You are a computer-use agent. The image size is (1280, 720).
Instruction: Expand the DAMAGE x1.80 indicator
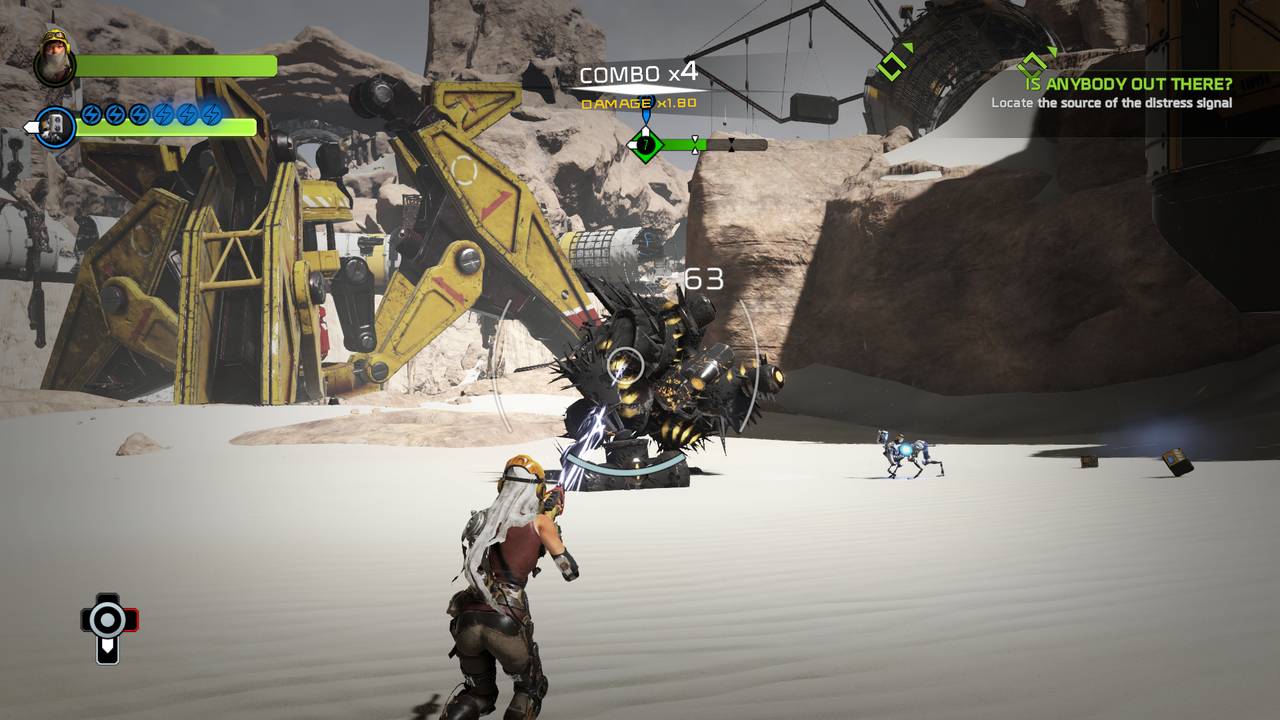(637, 103)
